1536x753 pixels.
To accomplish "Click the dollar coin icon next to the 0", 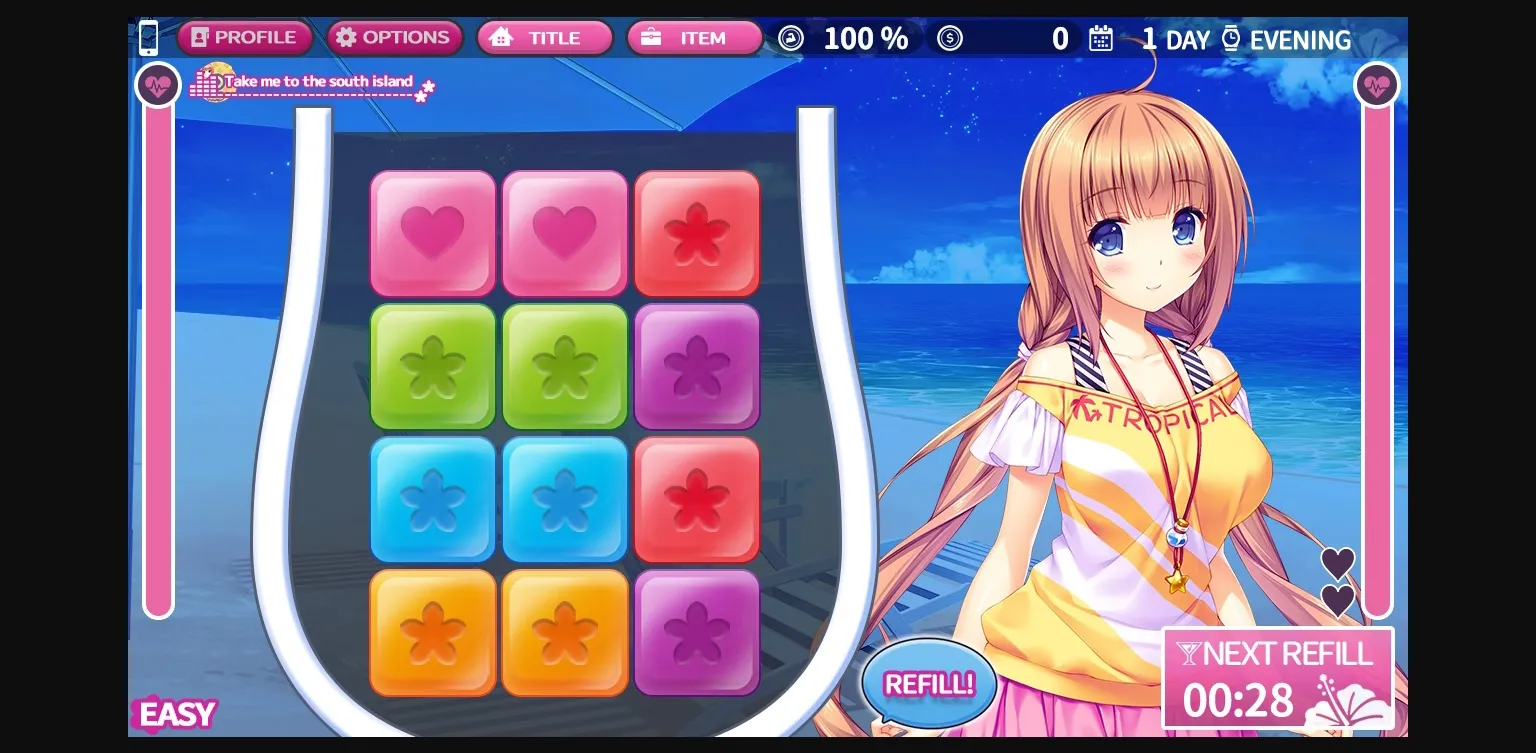I will point(950,38).
